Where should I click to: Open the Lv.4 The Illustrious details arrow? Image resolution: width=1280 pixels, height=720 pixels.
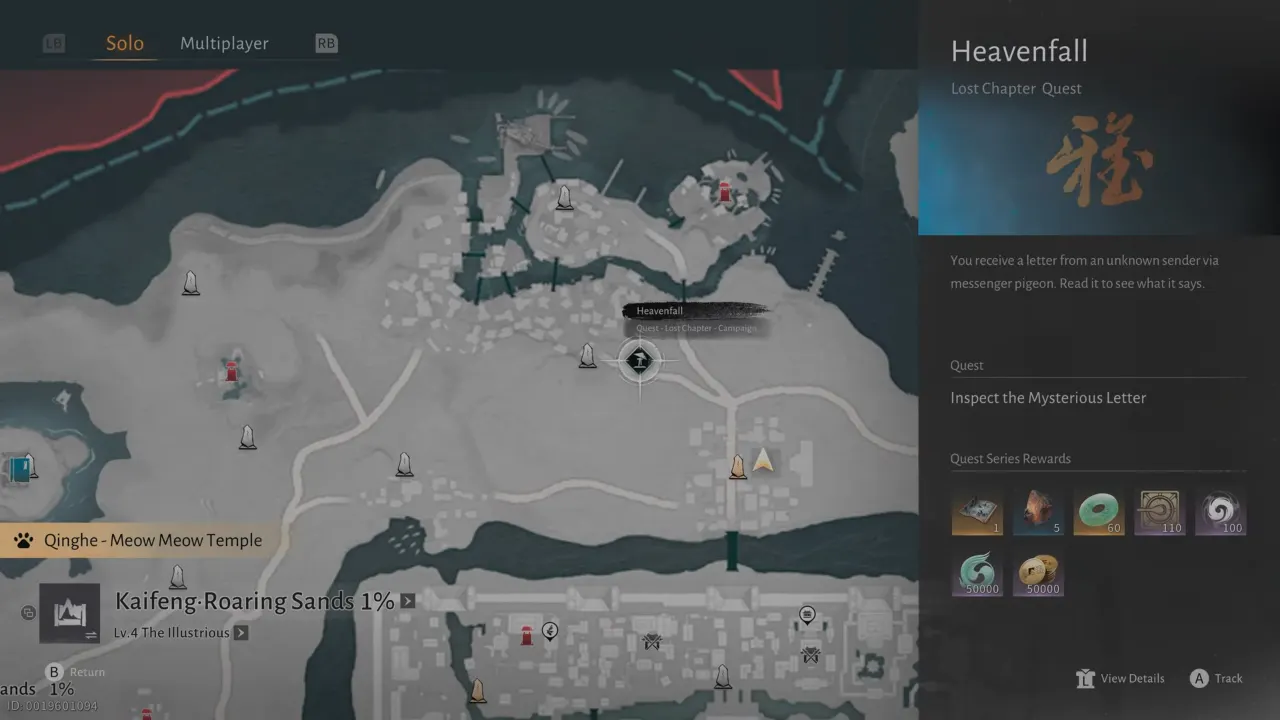coord(241,633)
